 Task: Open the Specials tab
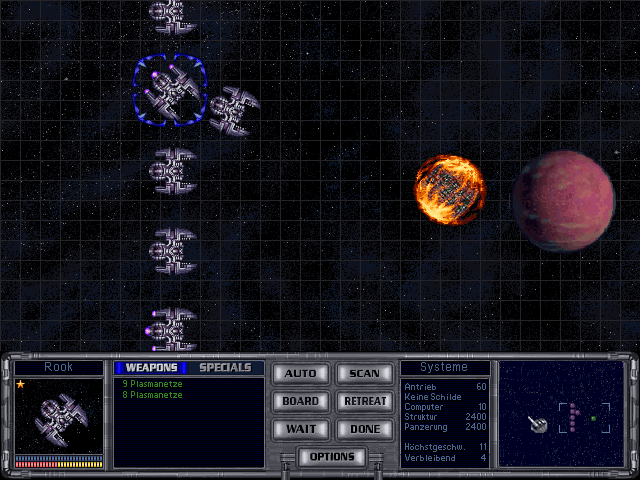tap(225, 368)
